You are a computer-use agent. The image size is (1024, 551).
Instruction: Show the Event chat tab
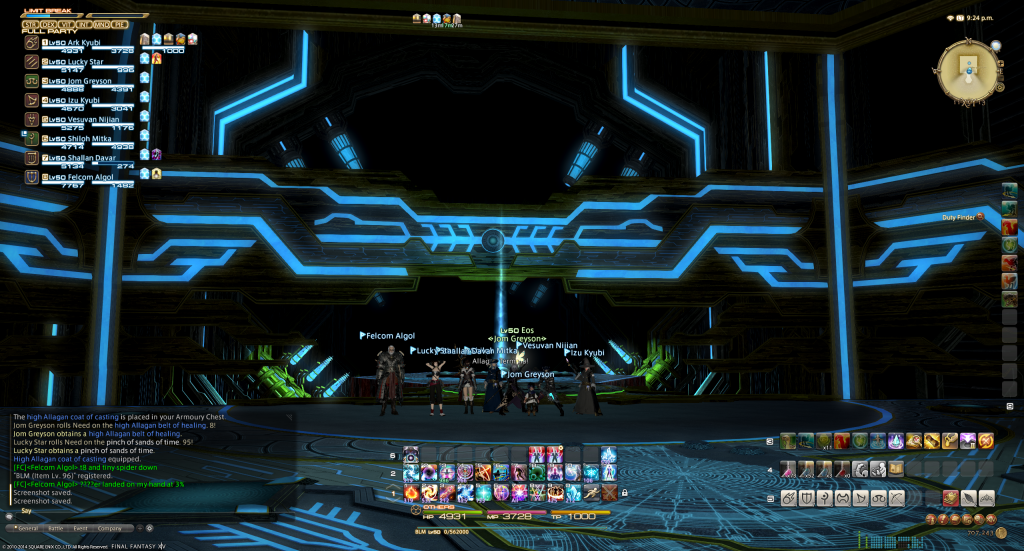click(x=80, y=527)
